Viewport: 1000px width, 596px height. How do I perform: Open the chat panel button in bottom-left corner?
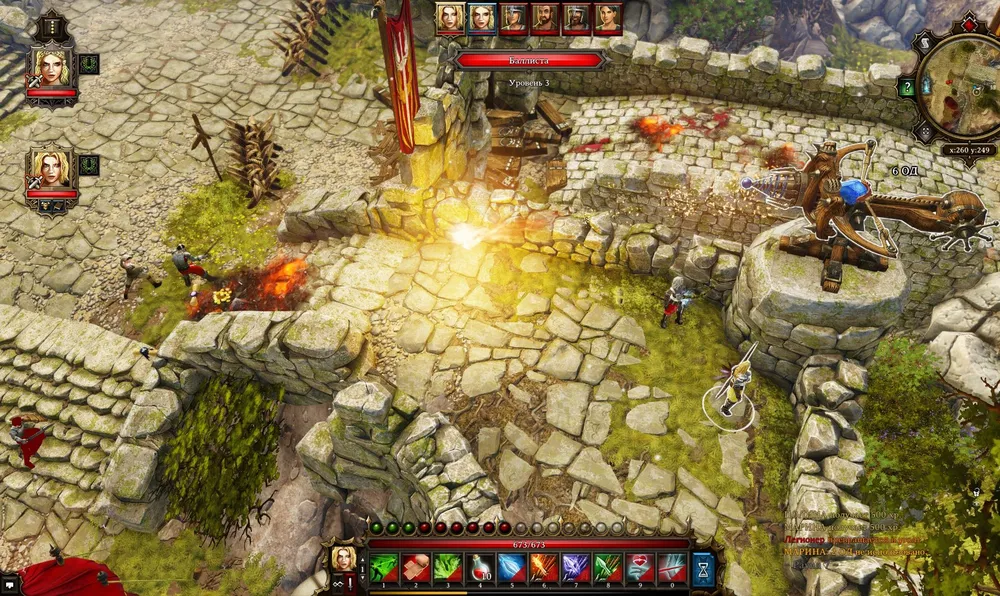10,584
